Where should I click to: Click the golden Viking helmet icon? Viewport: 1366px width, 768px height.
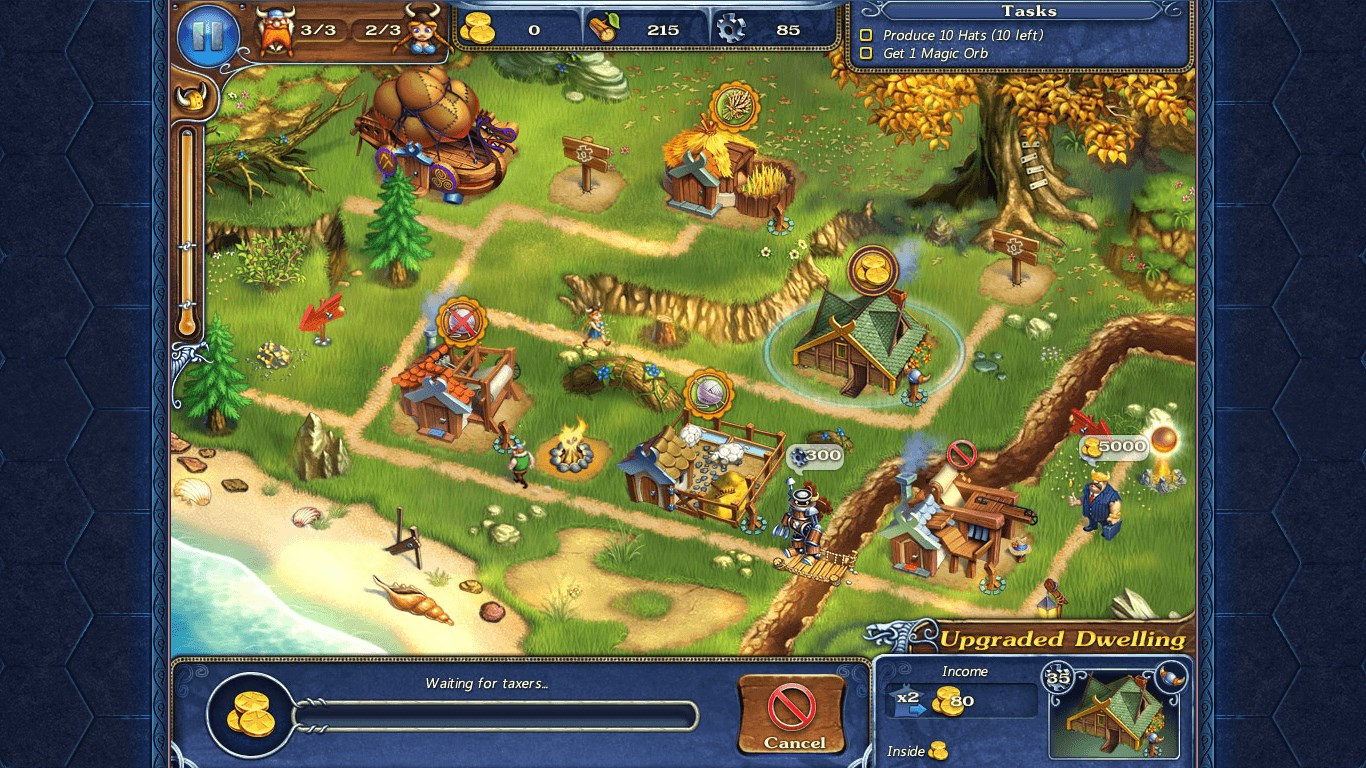tap(192, 98)
